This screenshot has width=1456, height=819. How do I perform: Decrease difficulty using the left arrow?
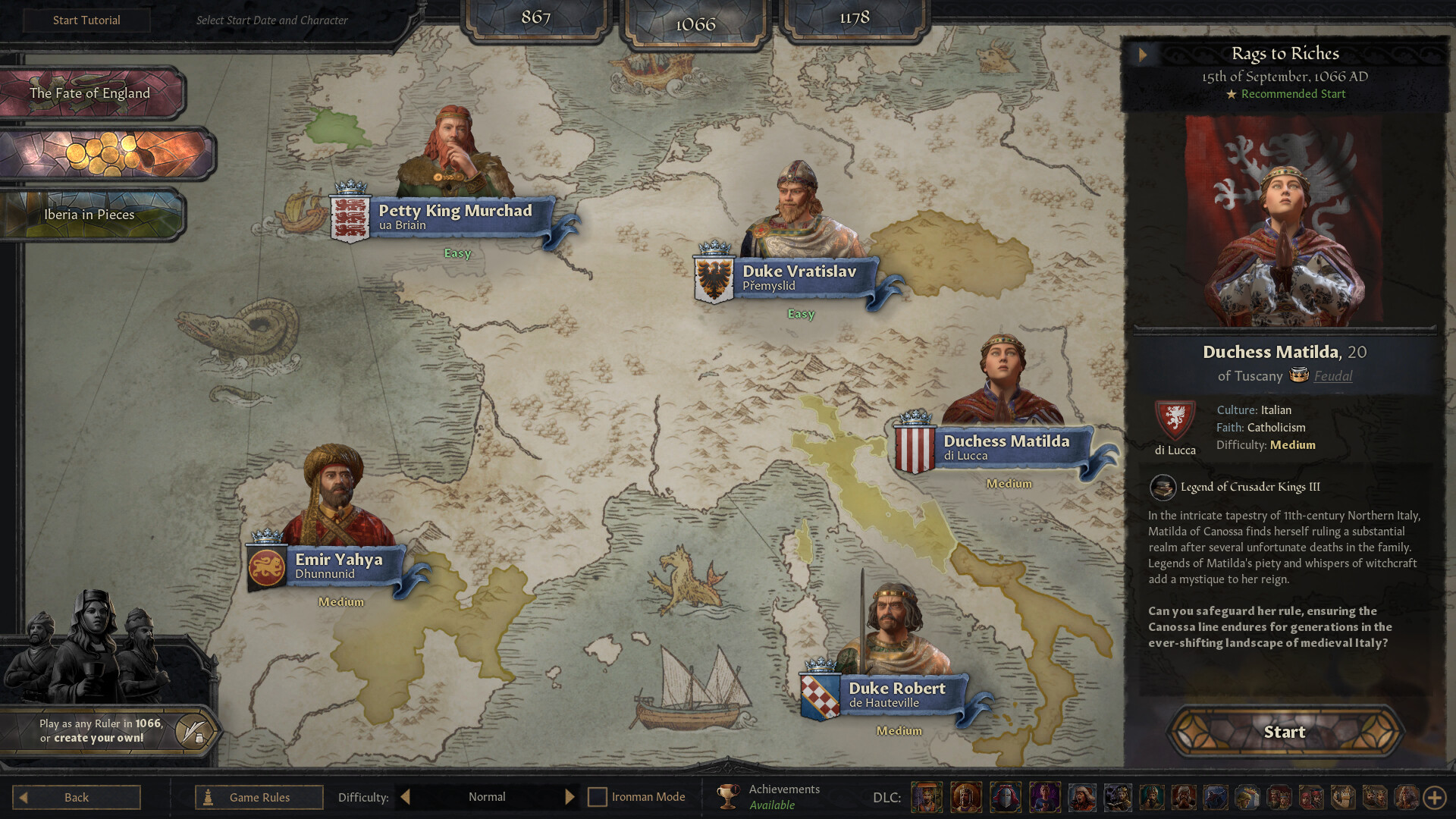pos(405,796)
